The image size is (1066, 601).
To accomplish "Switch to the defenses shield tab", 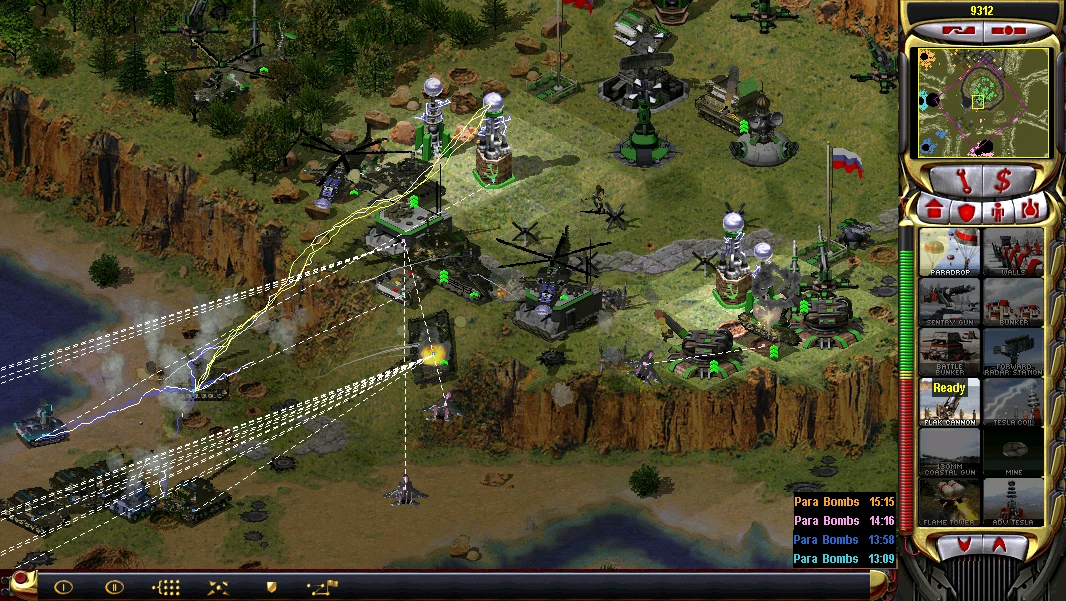I will (966, 210).
